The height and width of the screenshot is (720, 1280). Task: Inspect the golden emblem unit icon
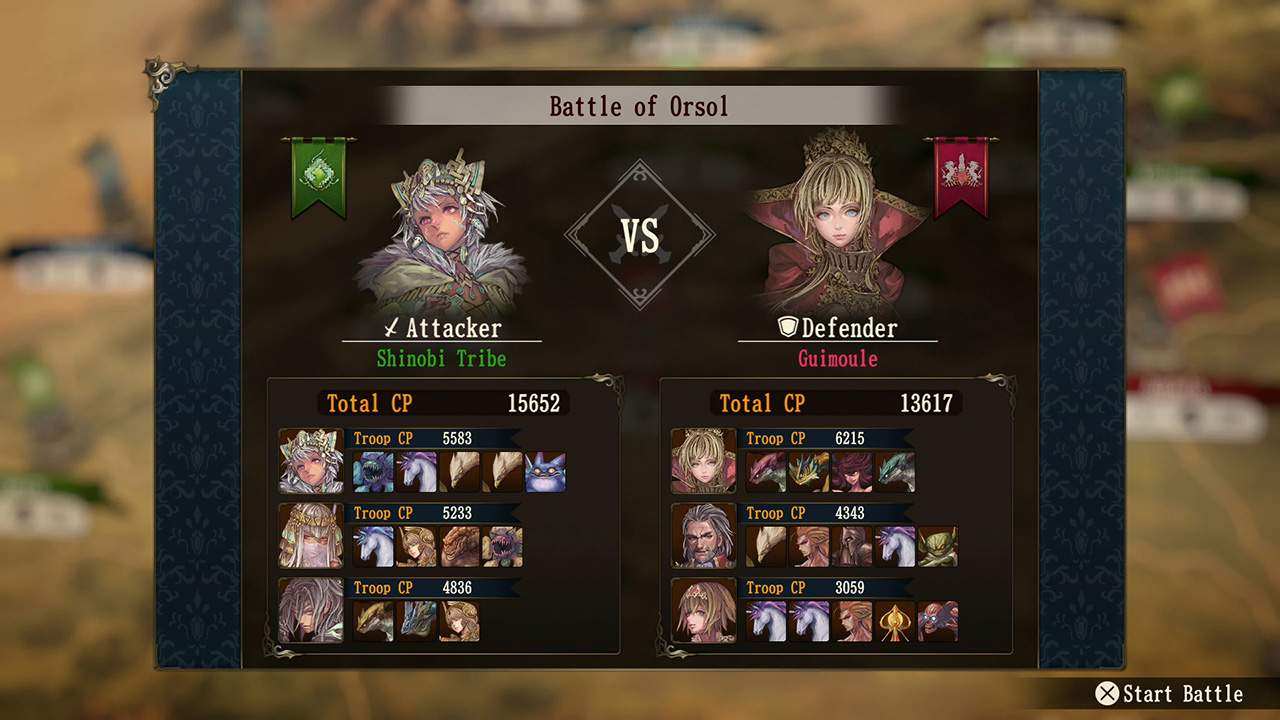pyautogui.click(x=894, y=621)
